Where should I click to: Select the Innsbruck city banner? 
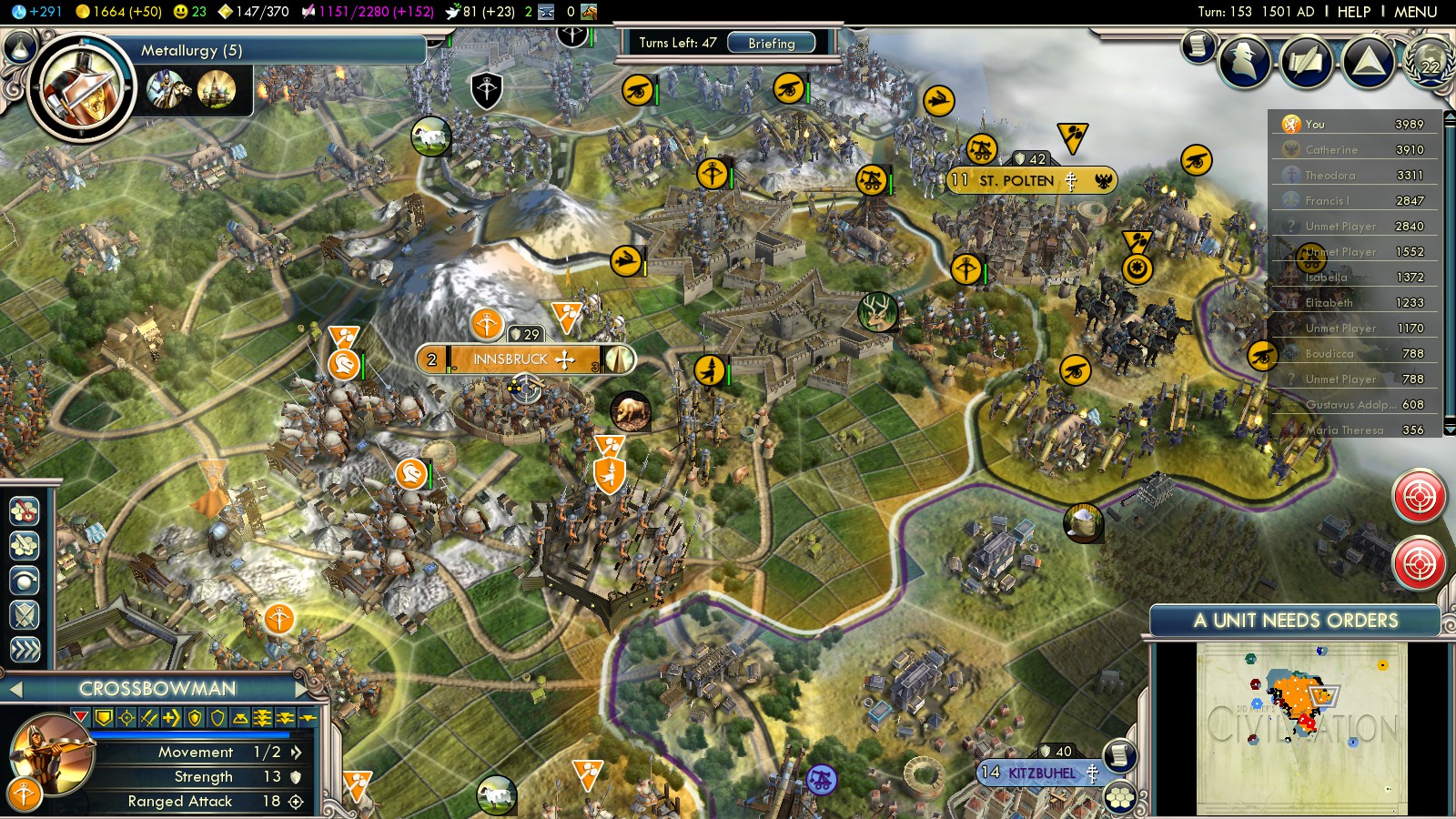[510, 359]
